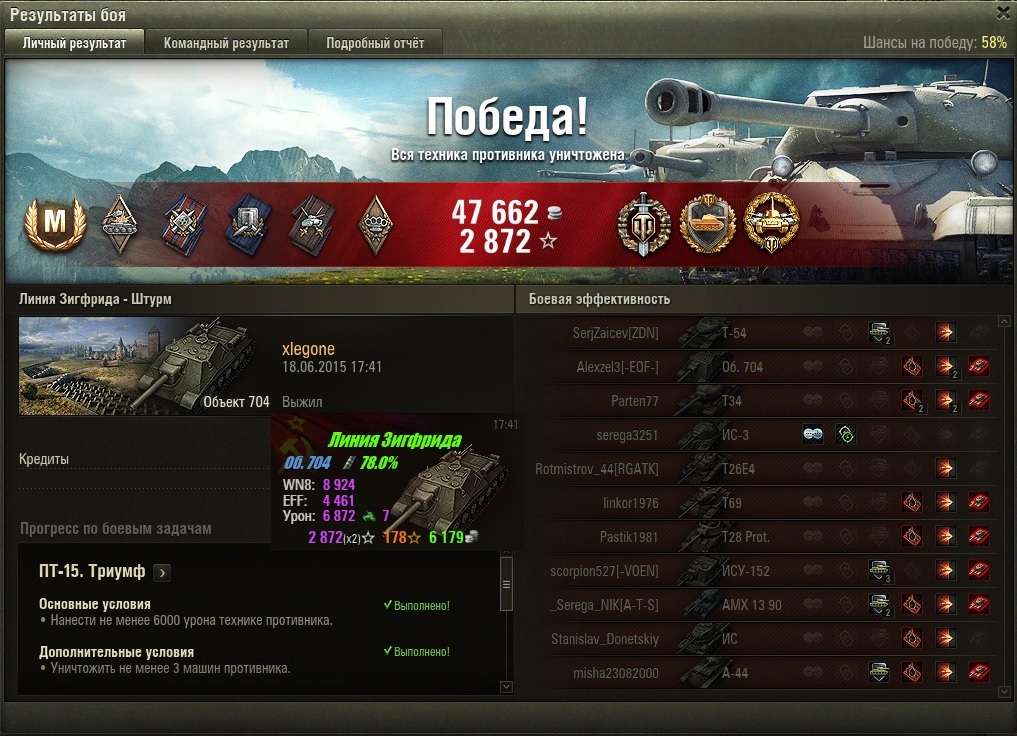The width and height of the screenshot is (1017, 736).
Task: Select linkor1976 in the effectiveness list
Action: (630, 503)
